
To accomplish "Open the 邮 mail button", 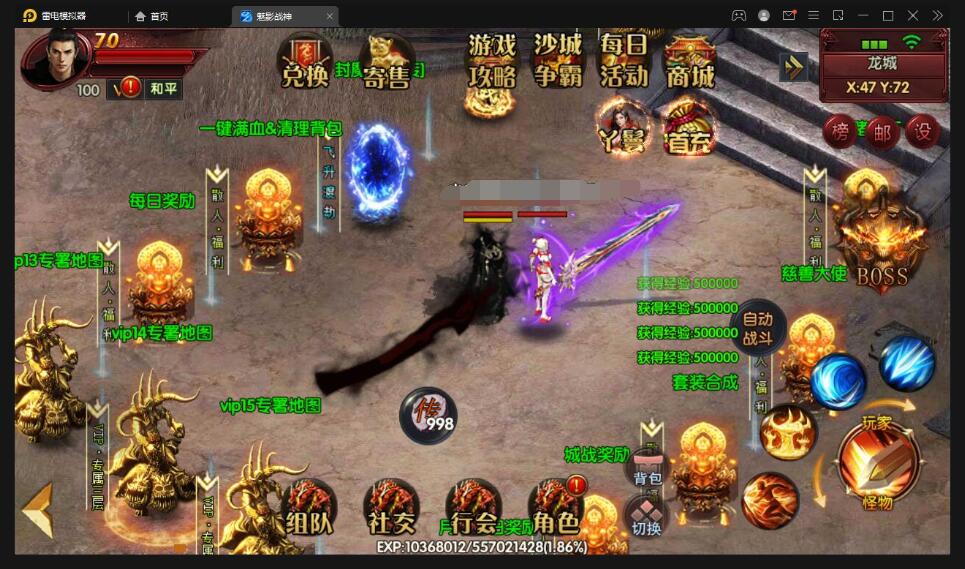I will (881, 132).
